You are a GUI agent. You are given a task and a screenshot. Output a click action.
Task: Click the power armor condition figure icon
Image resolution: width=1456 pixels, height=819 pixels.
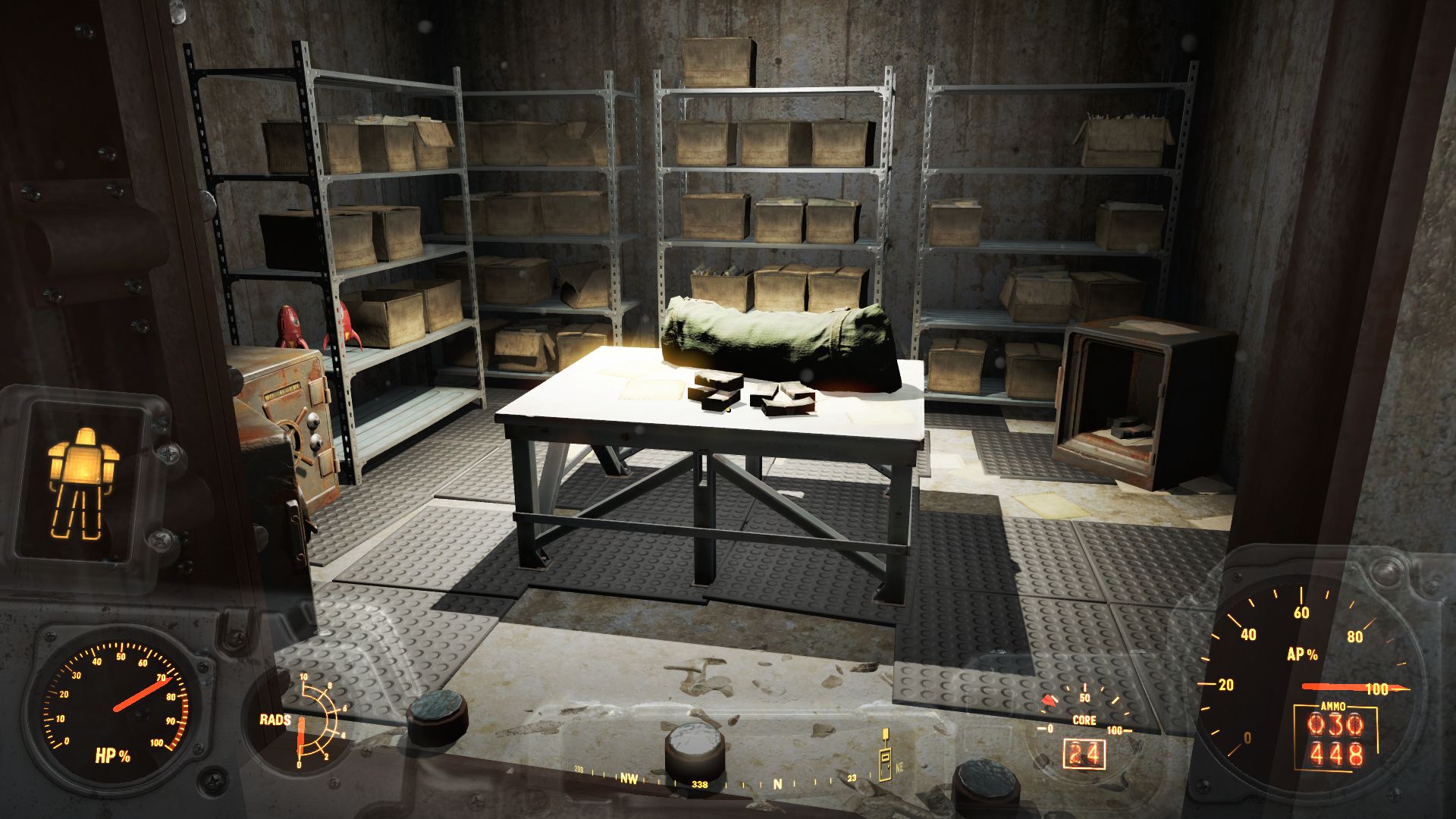coord(83,483)
